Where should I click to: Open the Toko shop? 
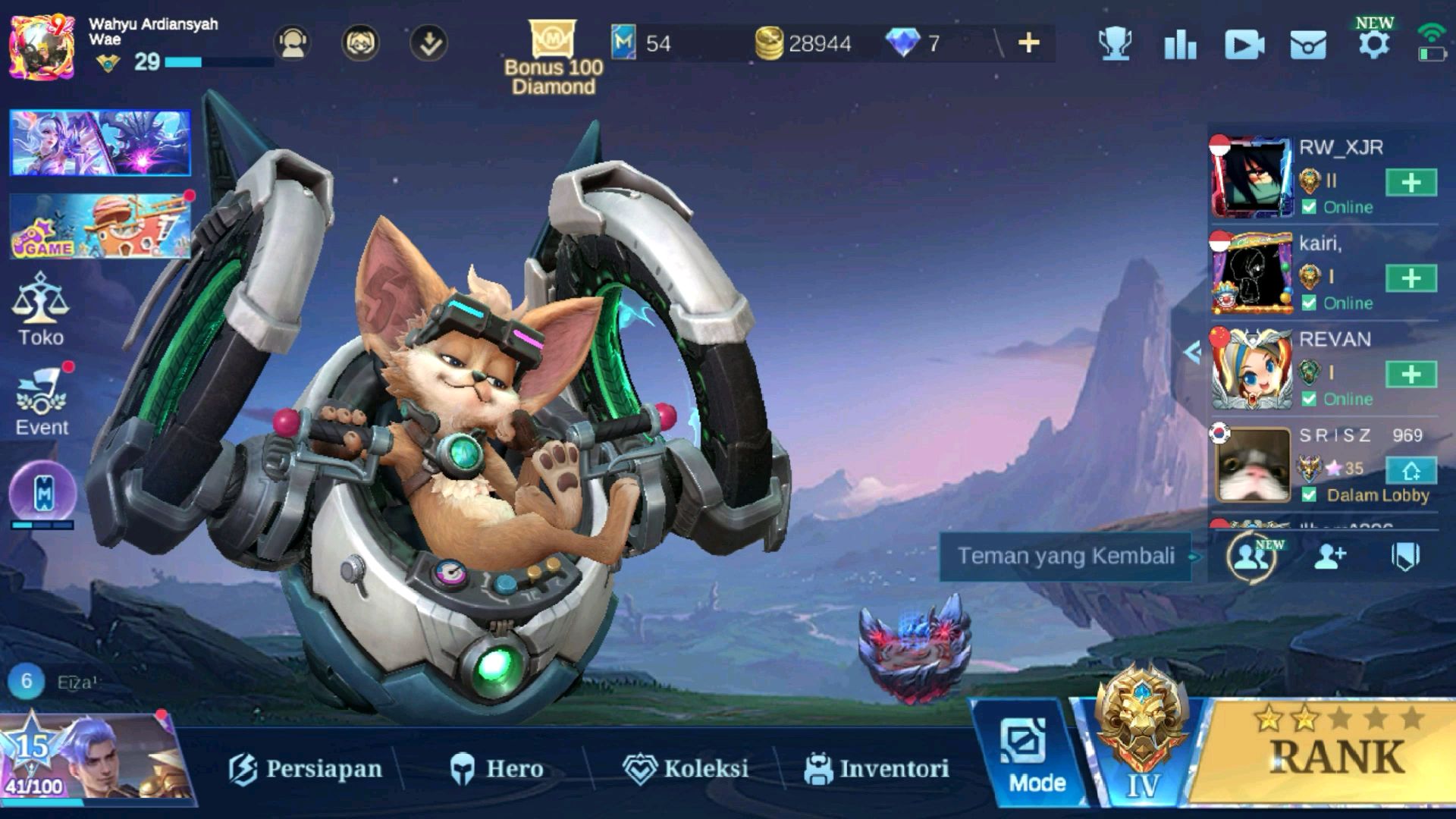pos(41,311)
